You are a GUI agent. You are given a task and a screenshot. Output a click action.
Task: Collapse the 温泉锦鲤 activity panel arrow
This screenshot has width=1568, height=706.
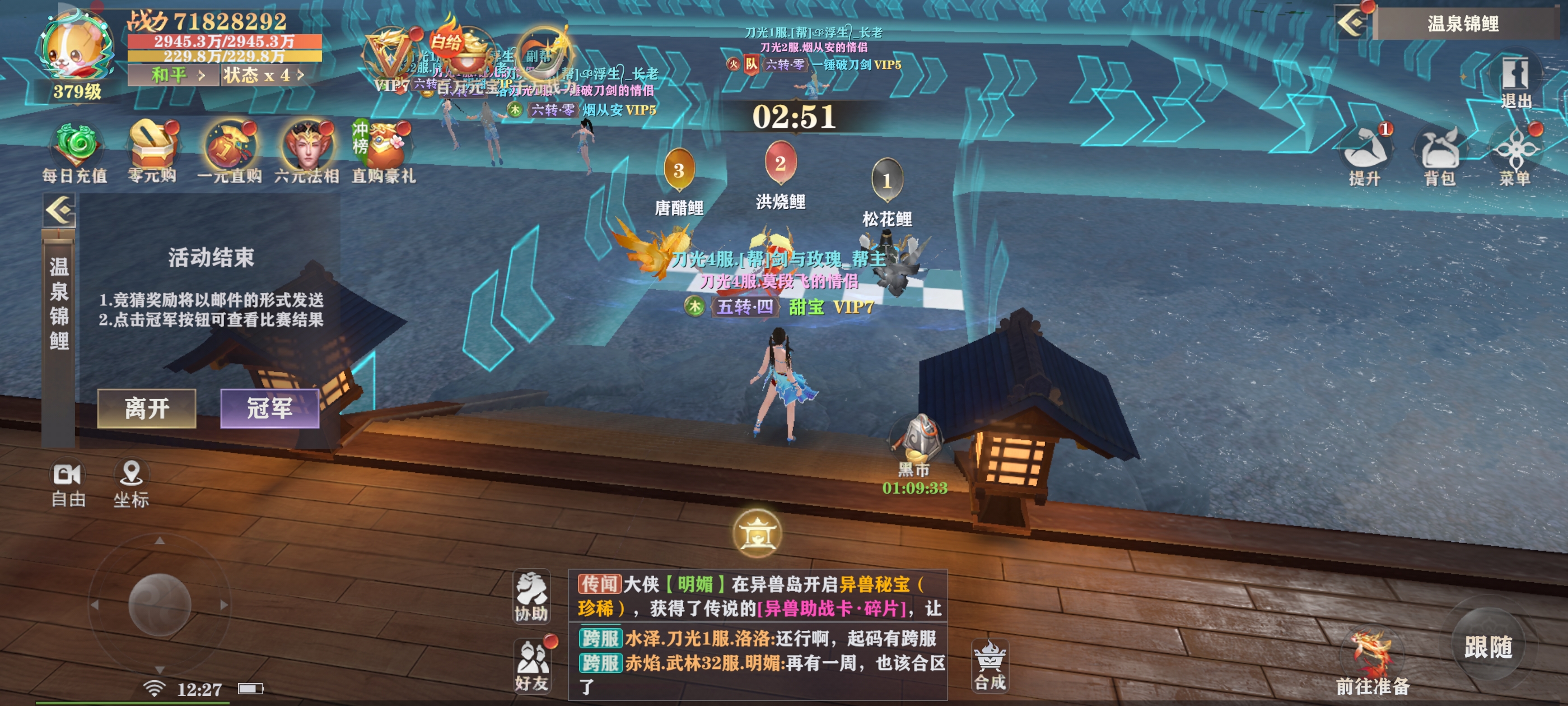tap(60, 211)
